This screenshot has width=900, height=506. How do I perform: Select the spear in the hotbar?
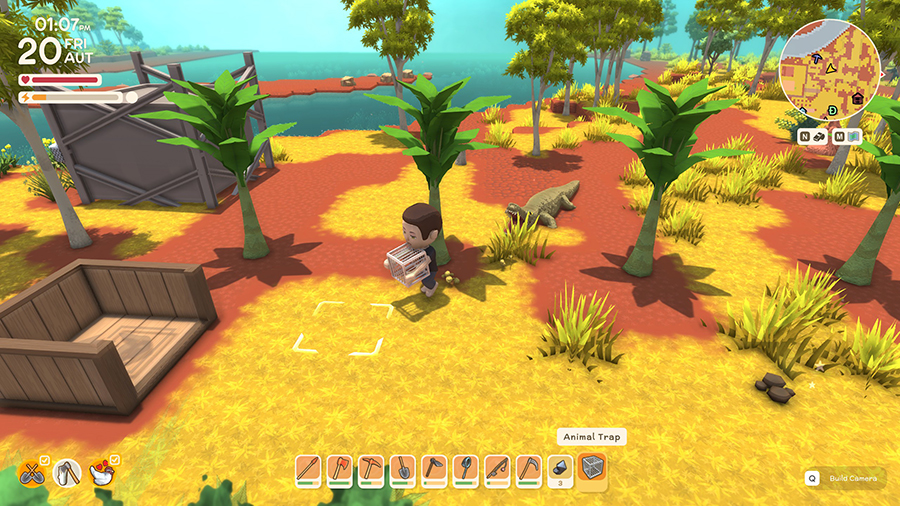[309, 468]
